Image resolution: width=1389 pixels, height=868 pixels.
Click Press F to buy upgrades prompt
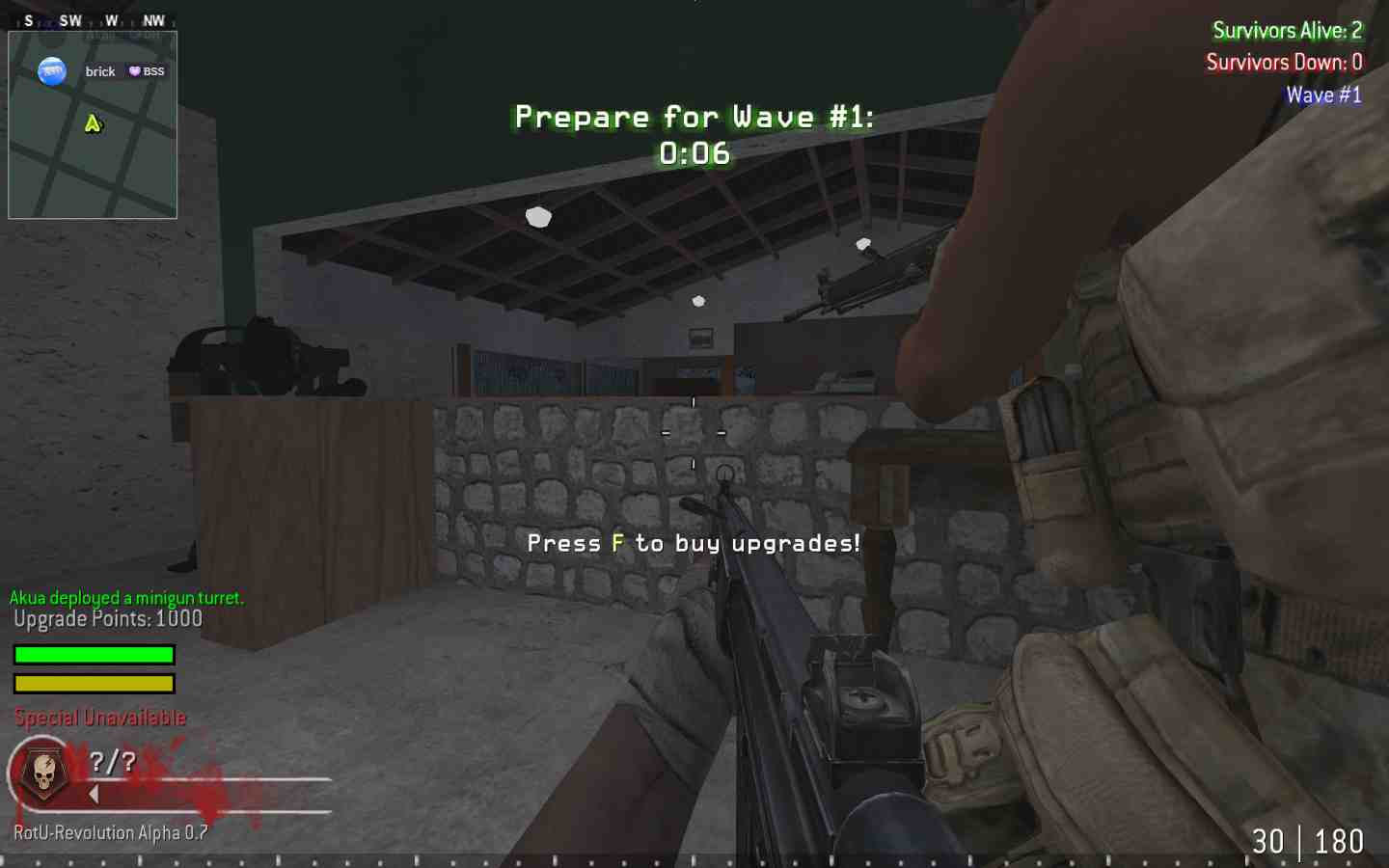pos(694,543)
